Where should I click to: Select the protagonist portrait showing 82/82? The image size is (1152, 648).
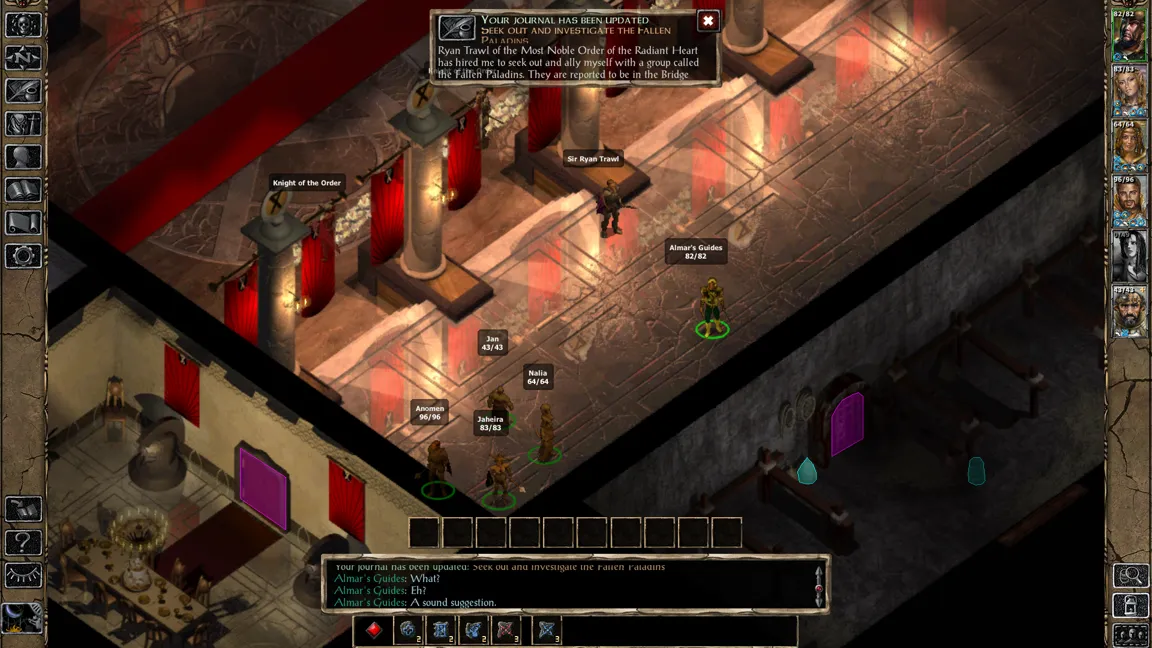pyautogui.click(x=1130, y=37)
